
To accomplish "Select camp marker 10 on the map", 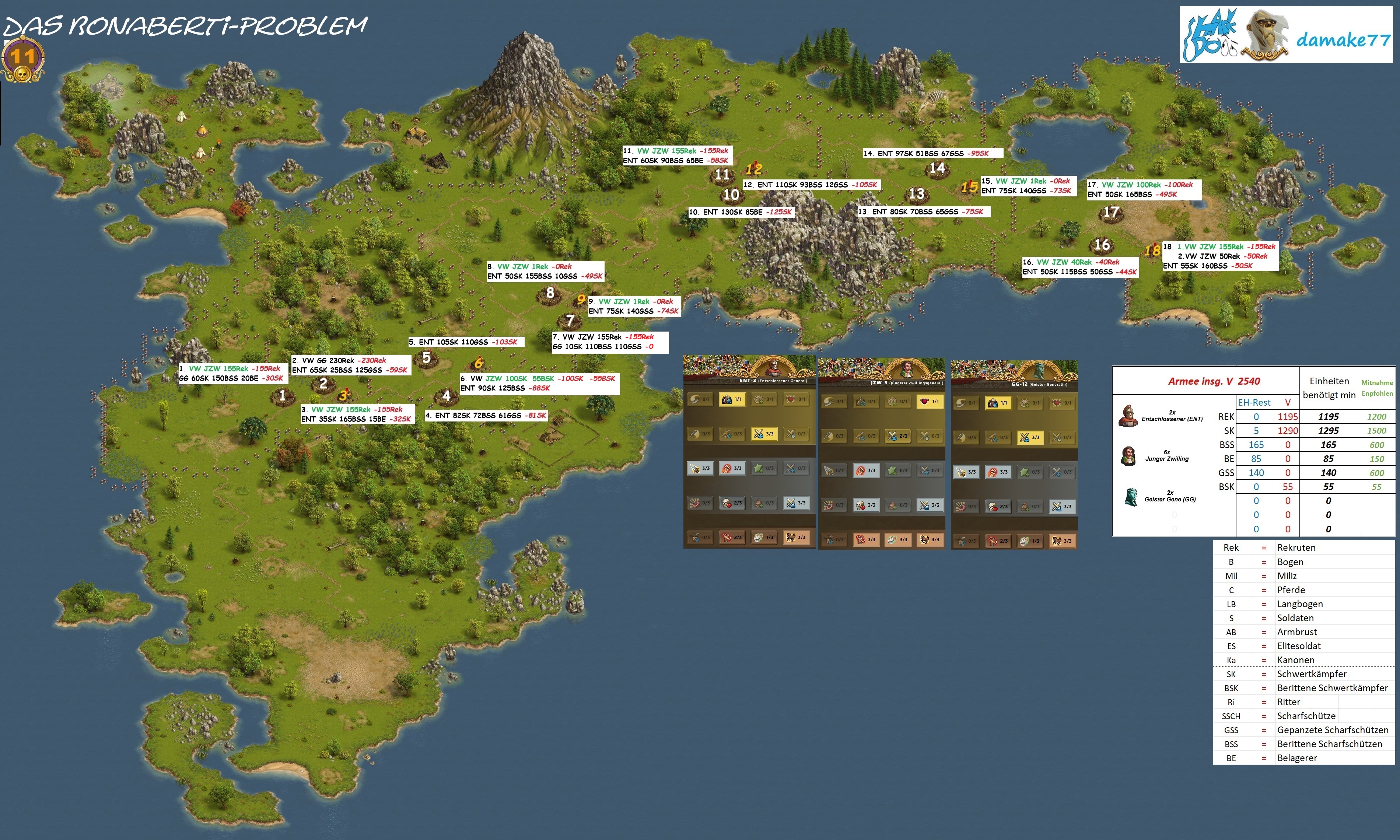I will pyautogui.click(x=731, y=195).
